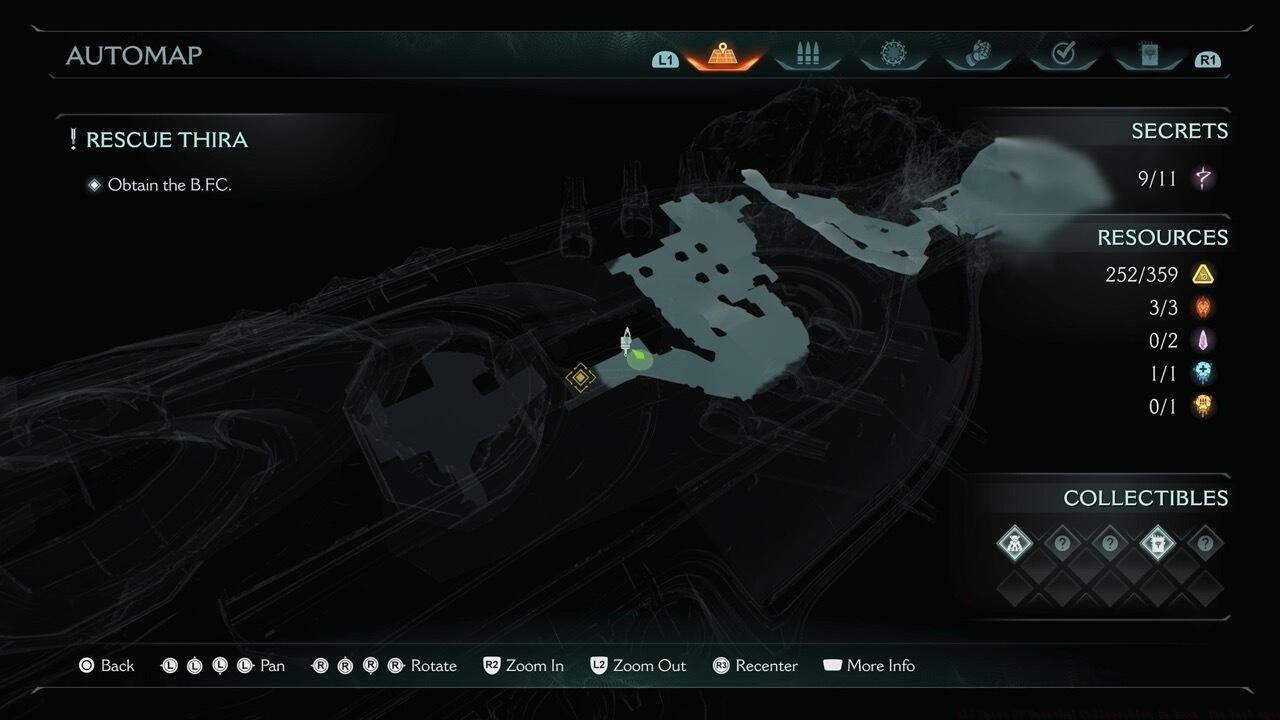This screenshot has width=1280, height=720.
Task: Switch to the codex book tab
Action: point(1148,55)
